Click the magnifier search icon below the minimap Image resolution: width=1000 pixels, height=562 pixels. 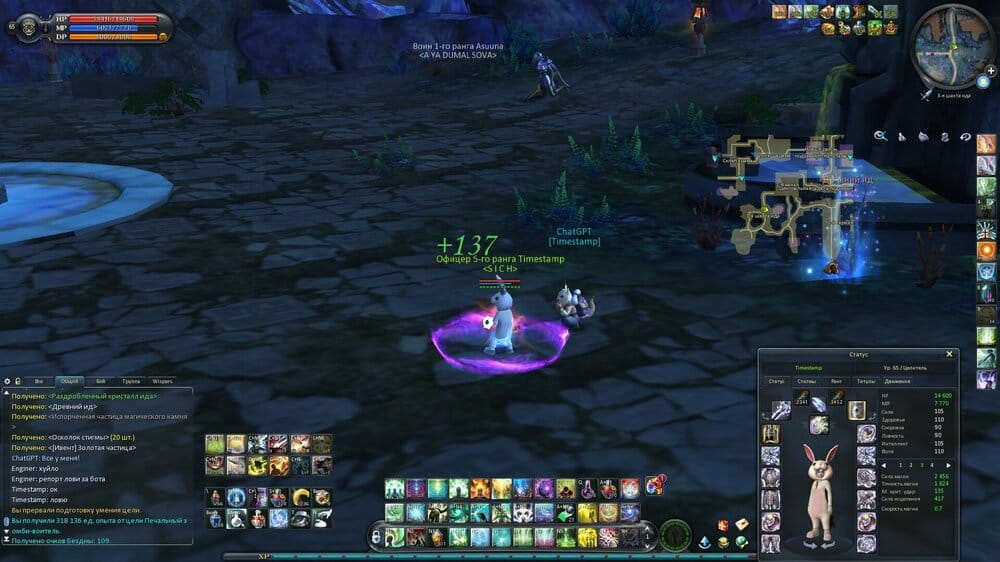(880, 136)
